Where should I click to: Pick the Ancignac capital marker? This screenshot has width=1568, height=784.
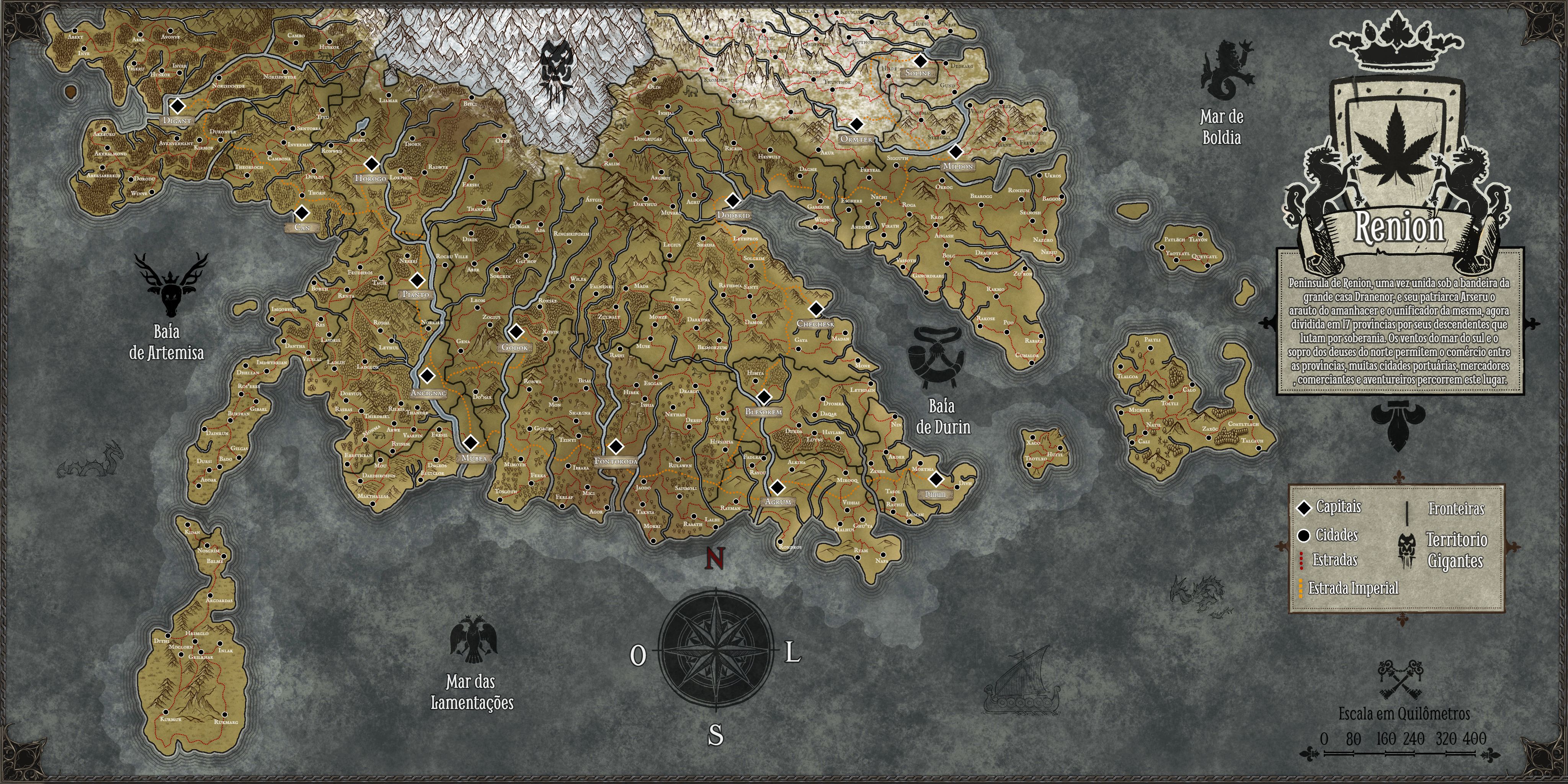coord(427,376)
